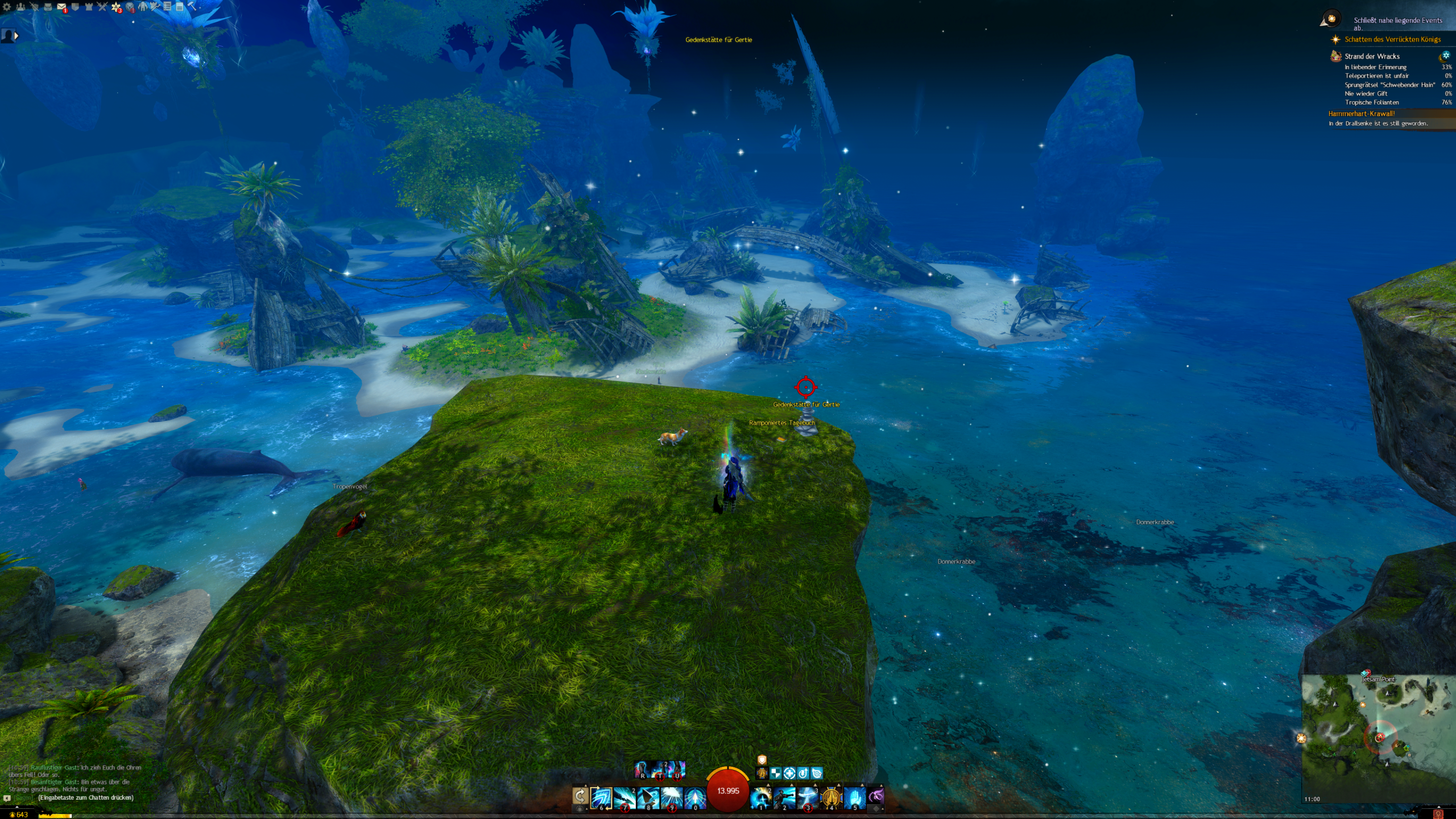Open the crossed swords PvP panel
This screenshot has height=819, width=1456.
point(102,7)
